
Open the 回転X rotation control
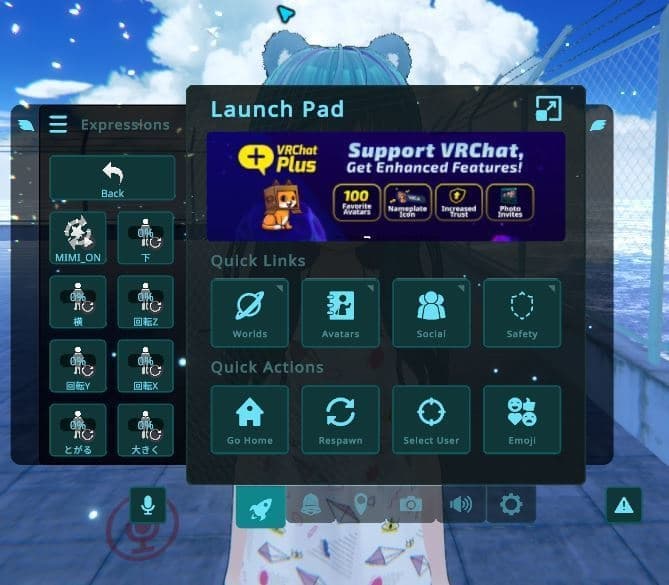tap(145, 365)
